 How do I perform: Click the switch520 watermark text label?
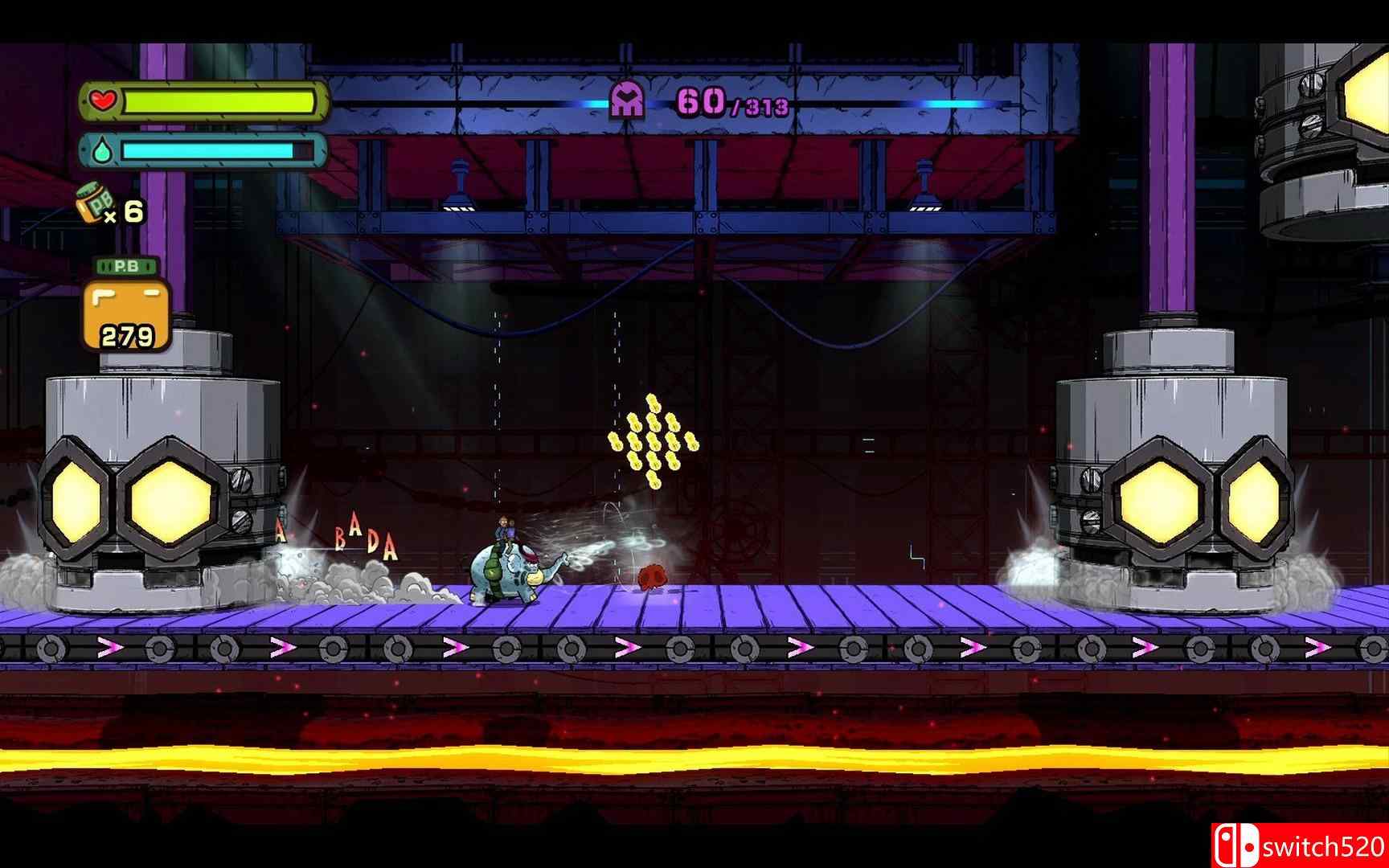1323,845
